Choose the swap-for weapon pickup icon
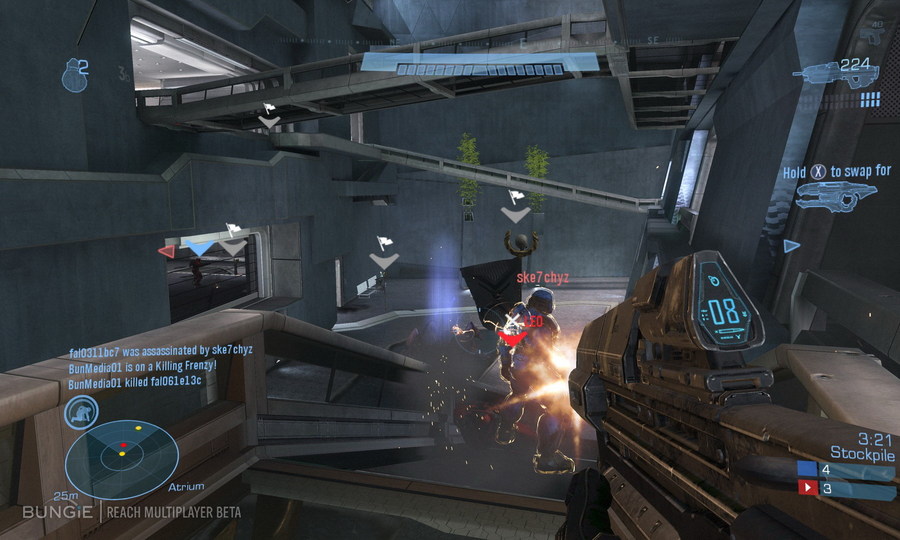This screenshot has height=540, width=900. click(829, 196)
